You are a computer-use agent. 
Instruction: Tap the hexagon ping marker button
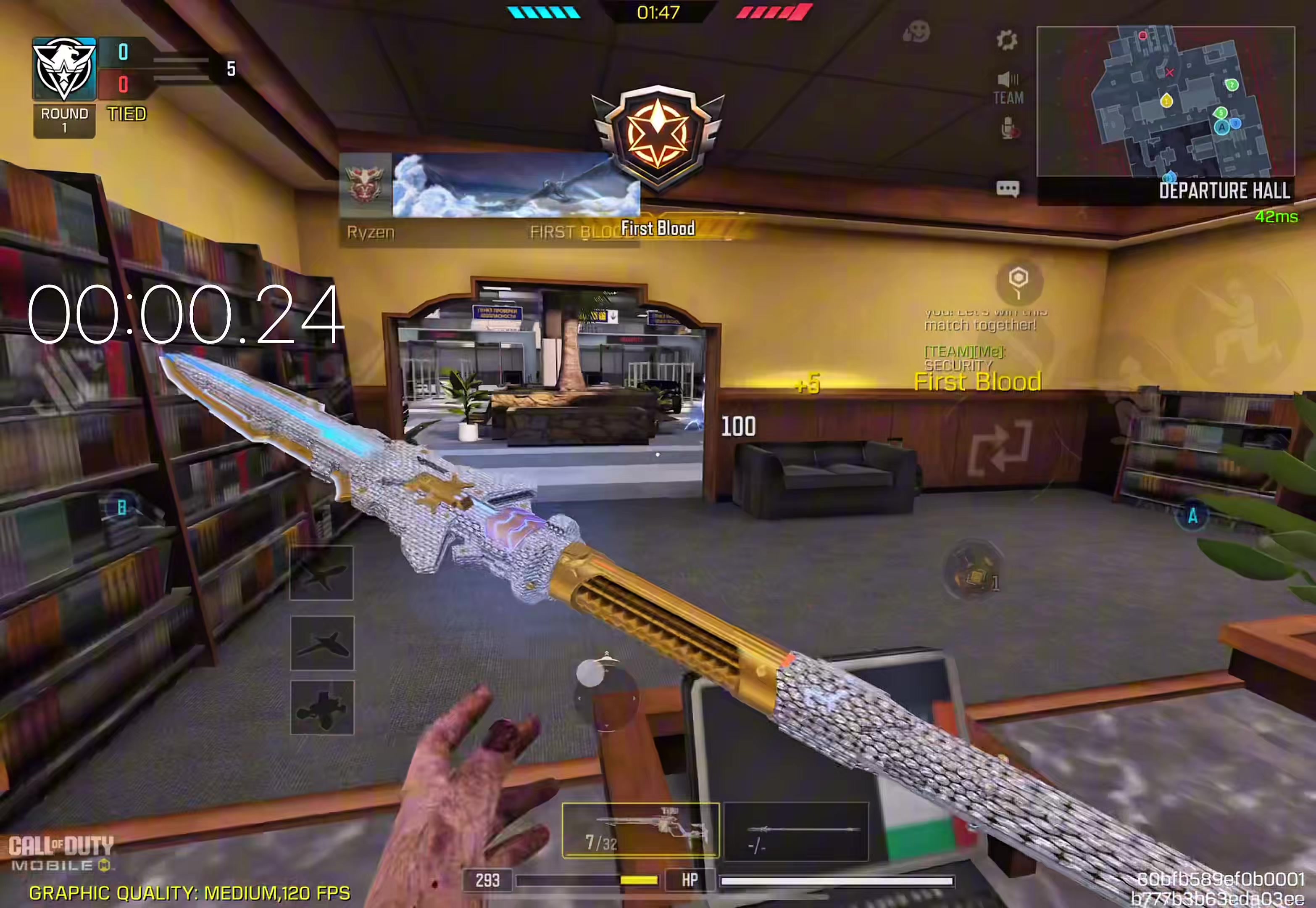pos(1019,280)
